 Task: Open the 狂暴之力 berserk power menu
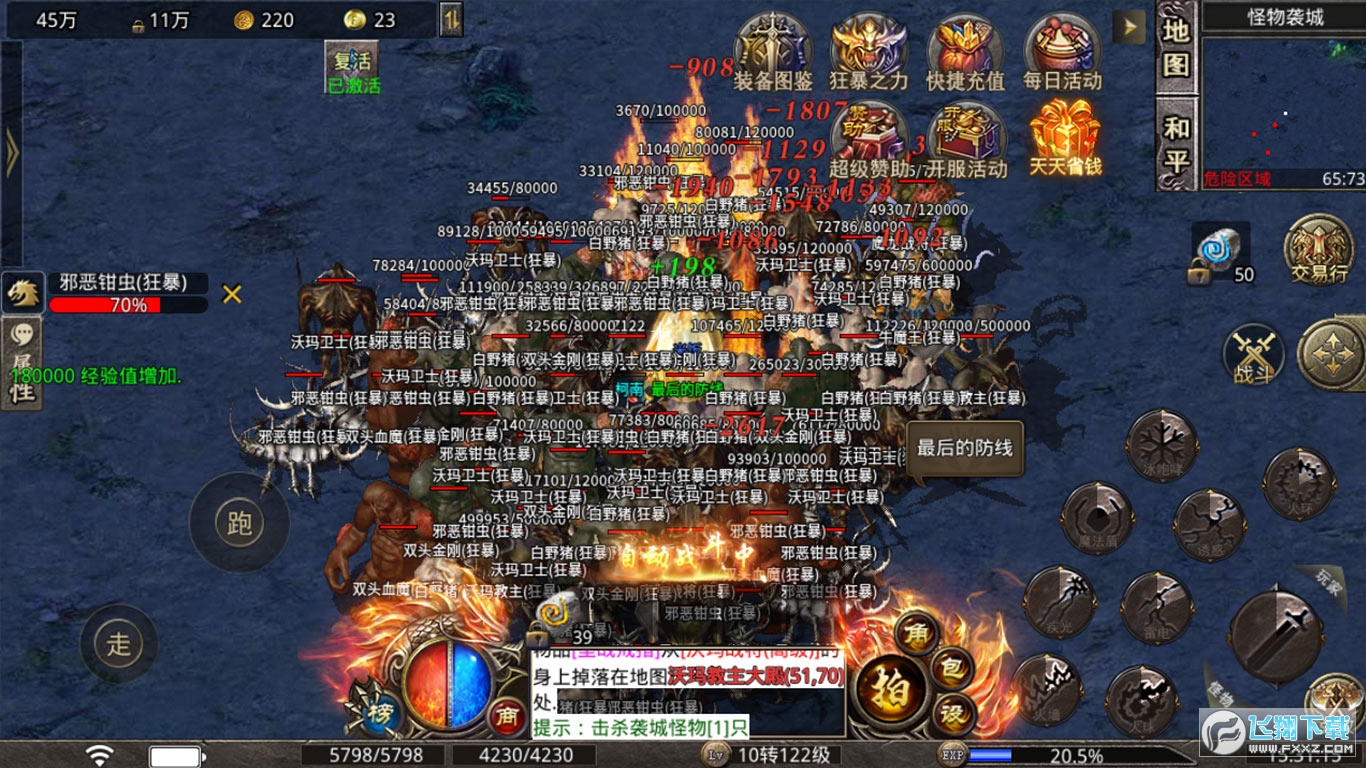[868, 52]
